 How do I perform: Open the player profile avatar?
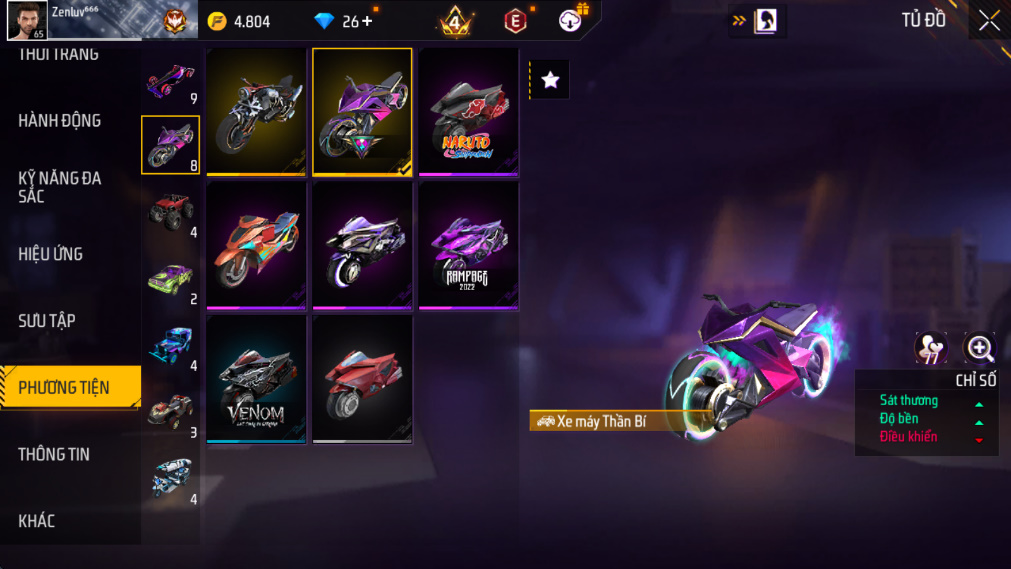(28, 20)
